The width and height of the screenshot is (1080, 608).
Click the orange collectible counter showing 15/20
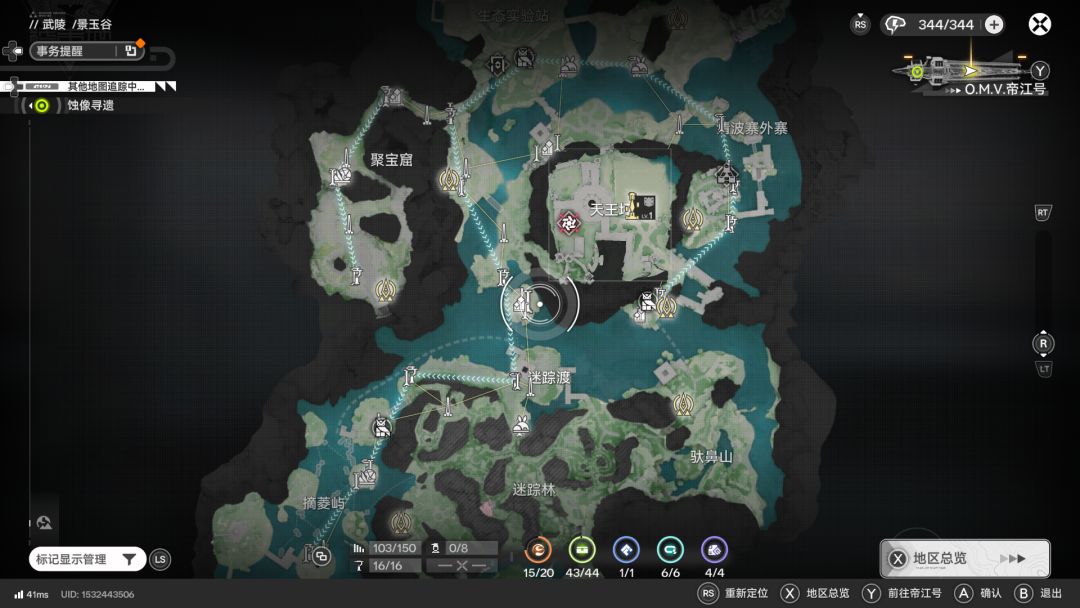point(539,550)
